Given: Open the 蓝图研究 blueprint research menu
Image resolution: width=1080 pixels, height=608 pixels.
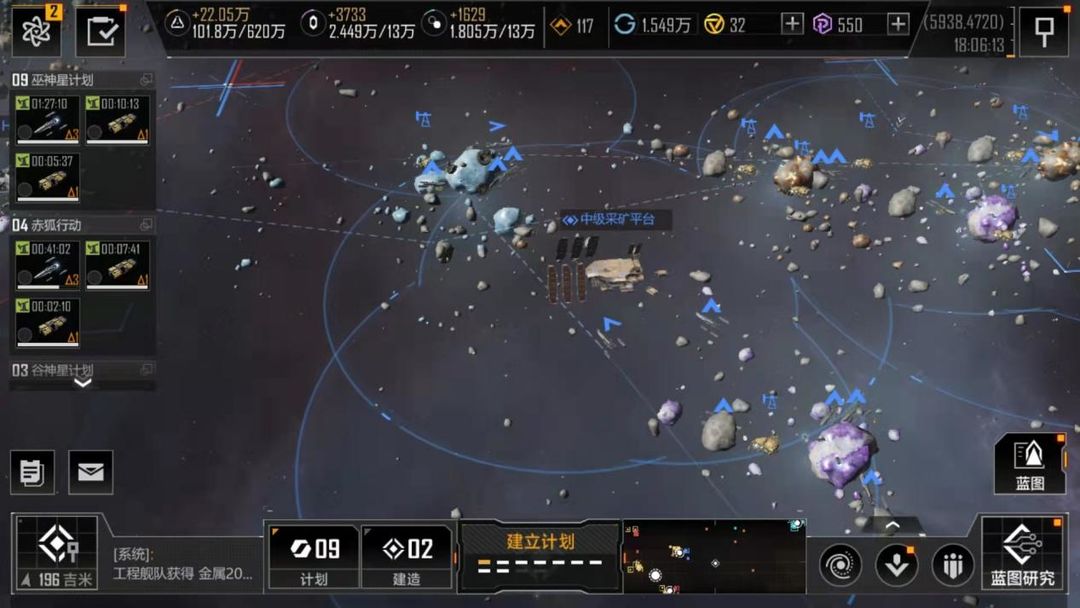Looking at the screenshot, I should point(1022,552).
